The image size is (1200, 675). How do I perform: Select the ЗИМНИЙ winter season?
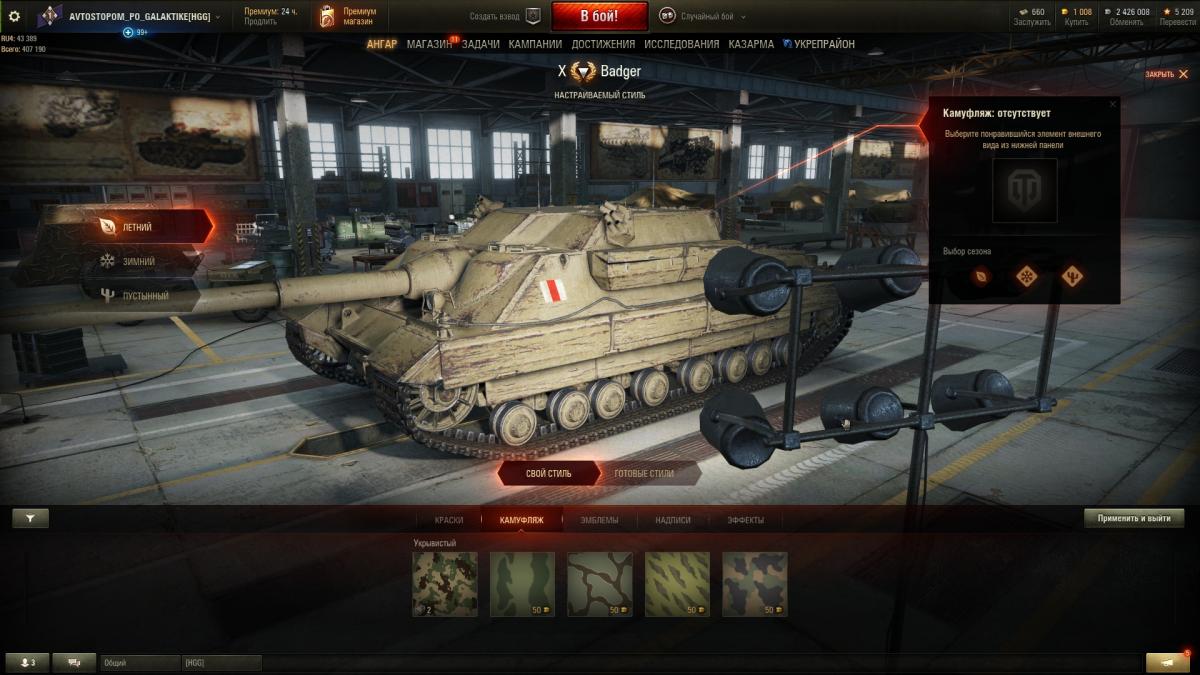[138, 261]
